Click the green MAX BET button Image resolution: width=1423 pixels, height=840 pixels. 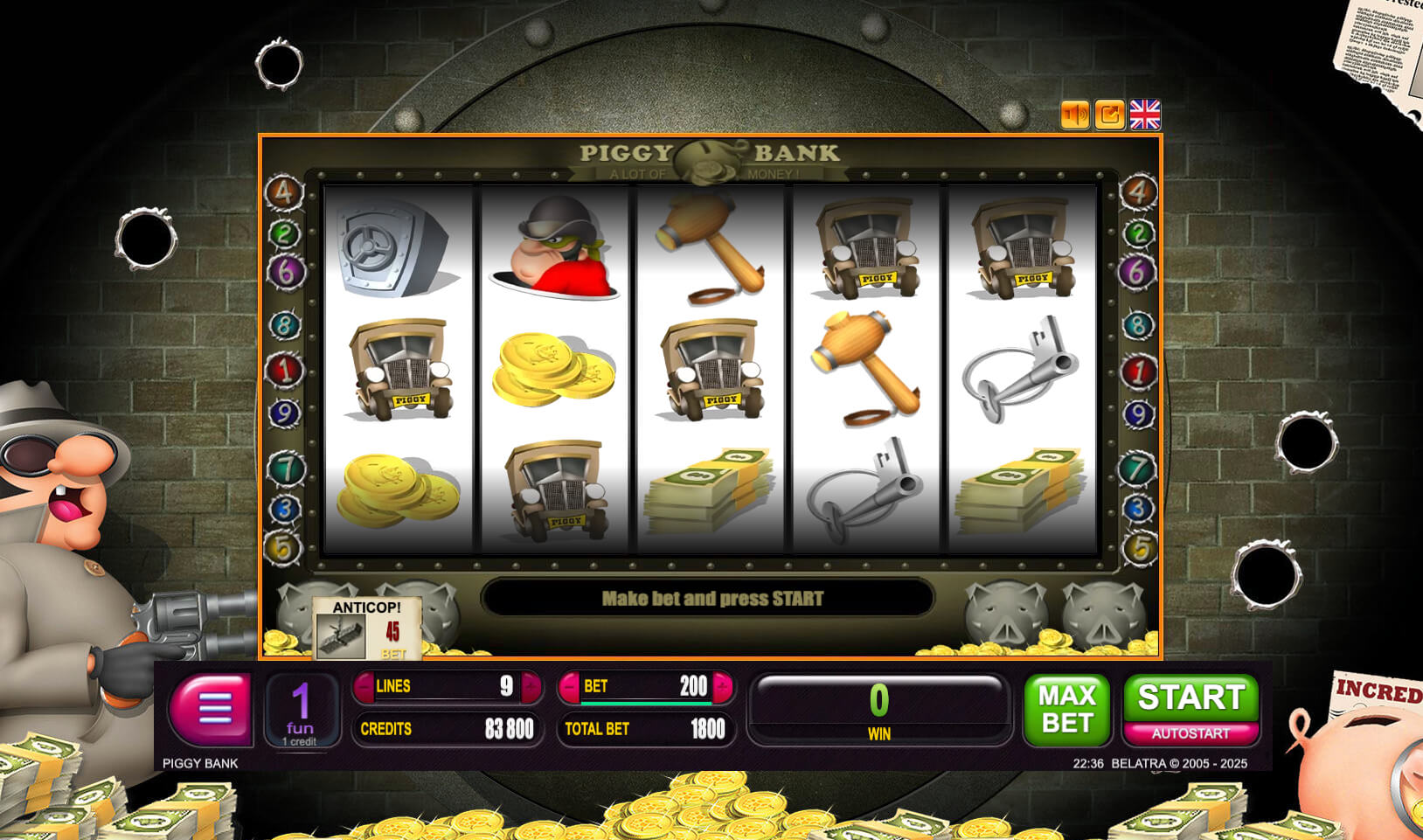1066,709
